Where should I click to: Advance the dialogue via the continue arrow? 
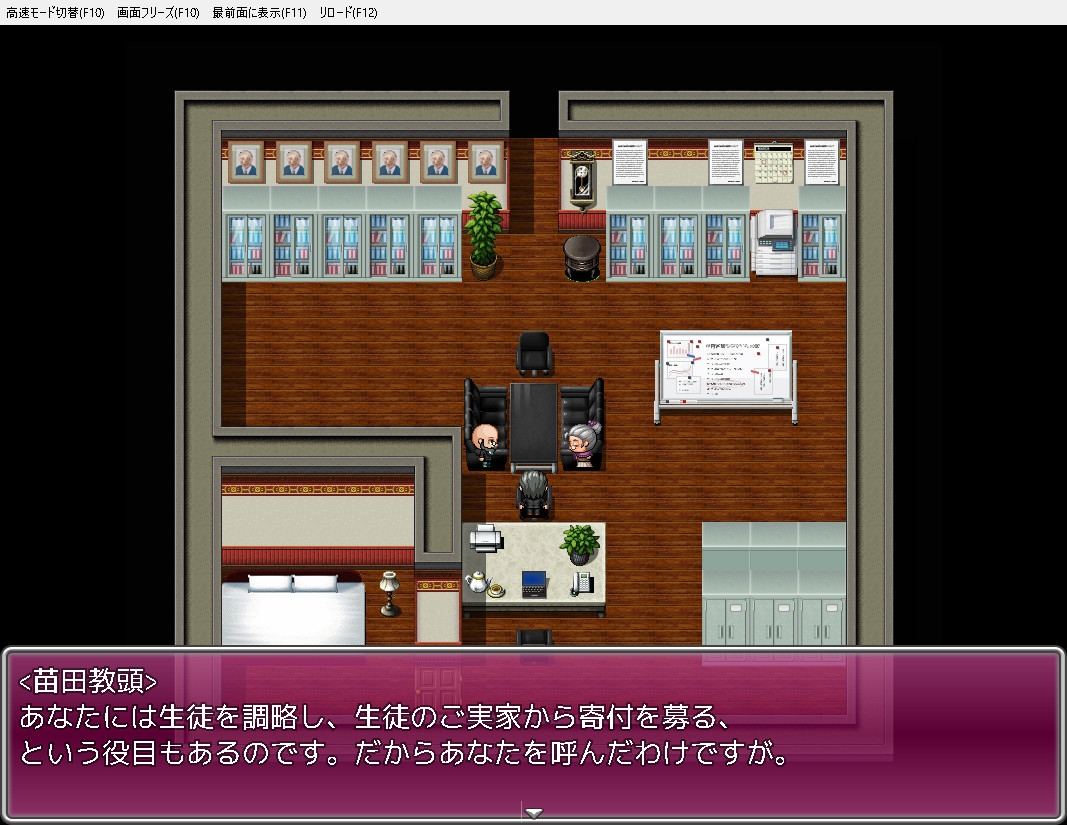pos(534,812)
